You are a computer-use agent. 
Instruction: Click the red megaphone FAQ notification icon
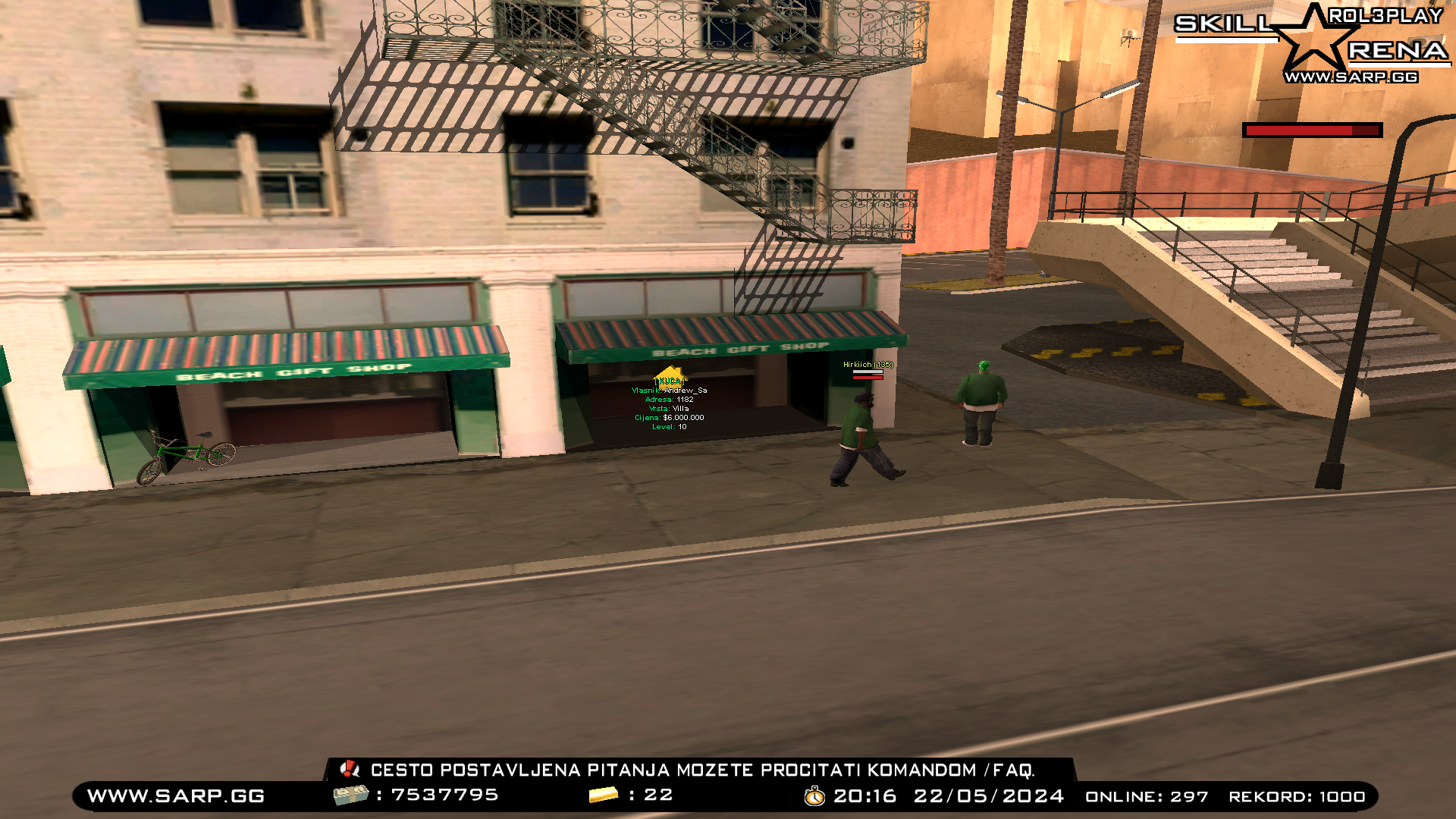[x=350, y=769]
